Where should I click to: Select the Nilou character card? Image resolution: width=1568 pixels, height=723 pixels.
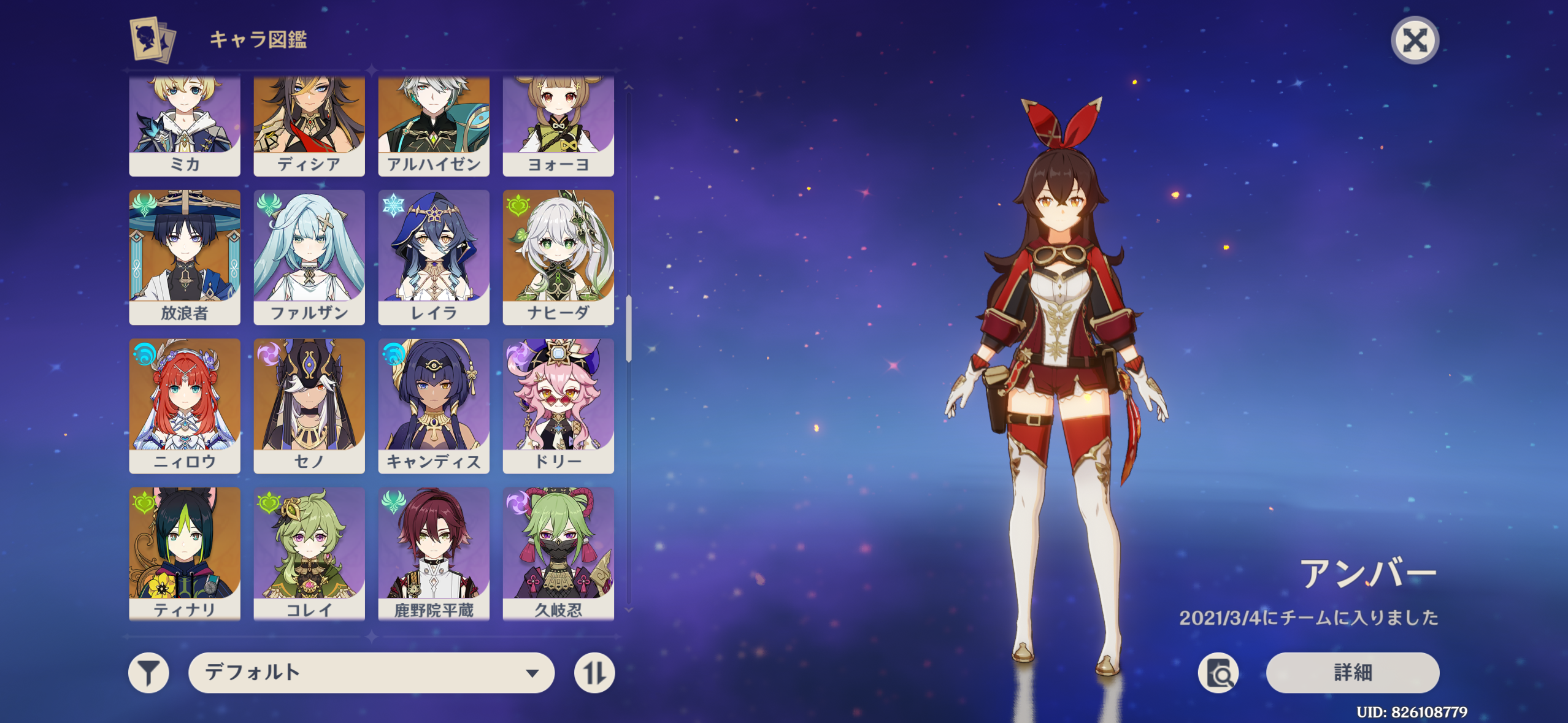pos(185,405)
